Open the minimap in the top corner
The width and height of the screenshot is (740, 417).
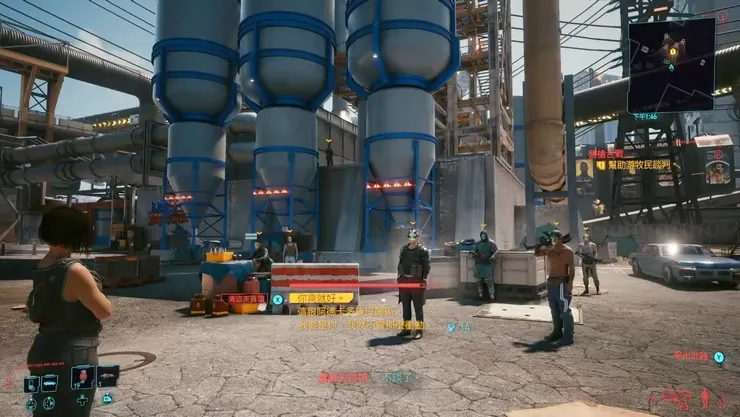coord(671,64)
